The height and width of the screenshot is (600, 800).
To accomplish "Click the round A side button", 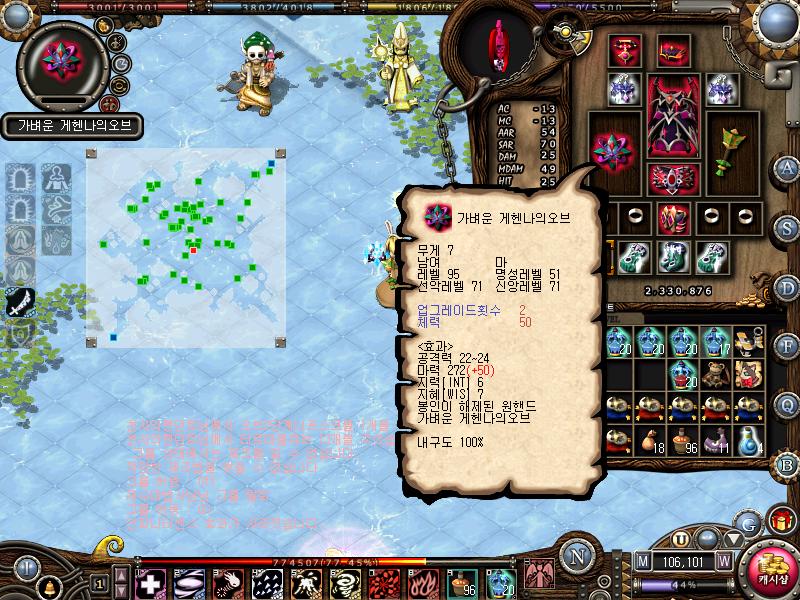I will (x=787, y=167).
